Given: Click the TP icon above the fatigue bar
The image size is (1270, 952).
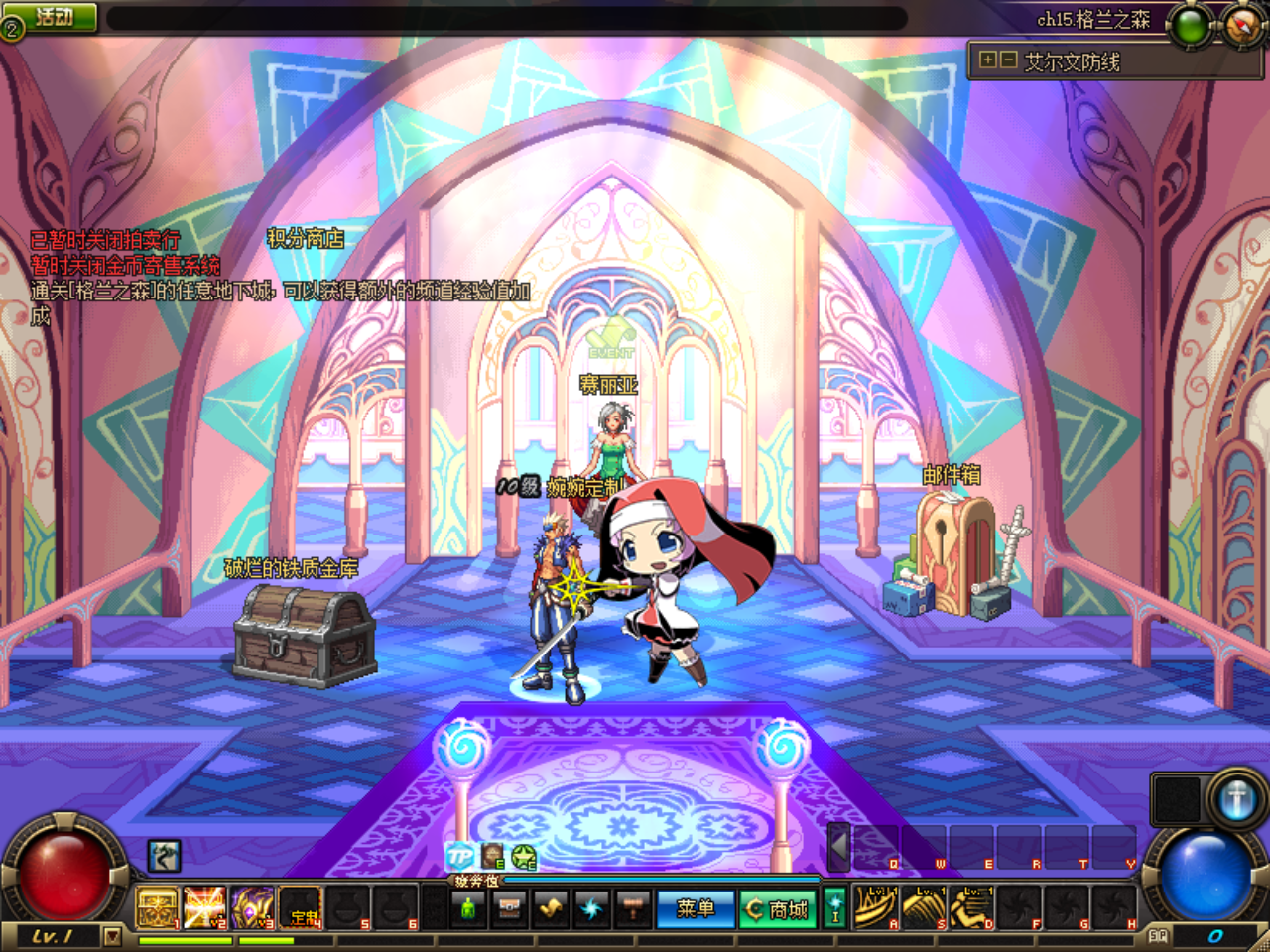Looking at the screenshot, I should [x=461, y=855].
